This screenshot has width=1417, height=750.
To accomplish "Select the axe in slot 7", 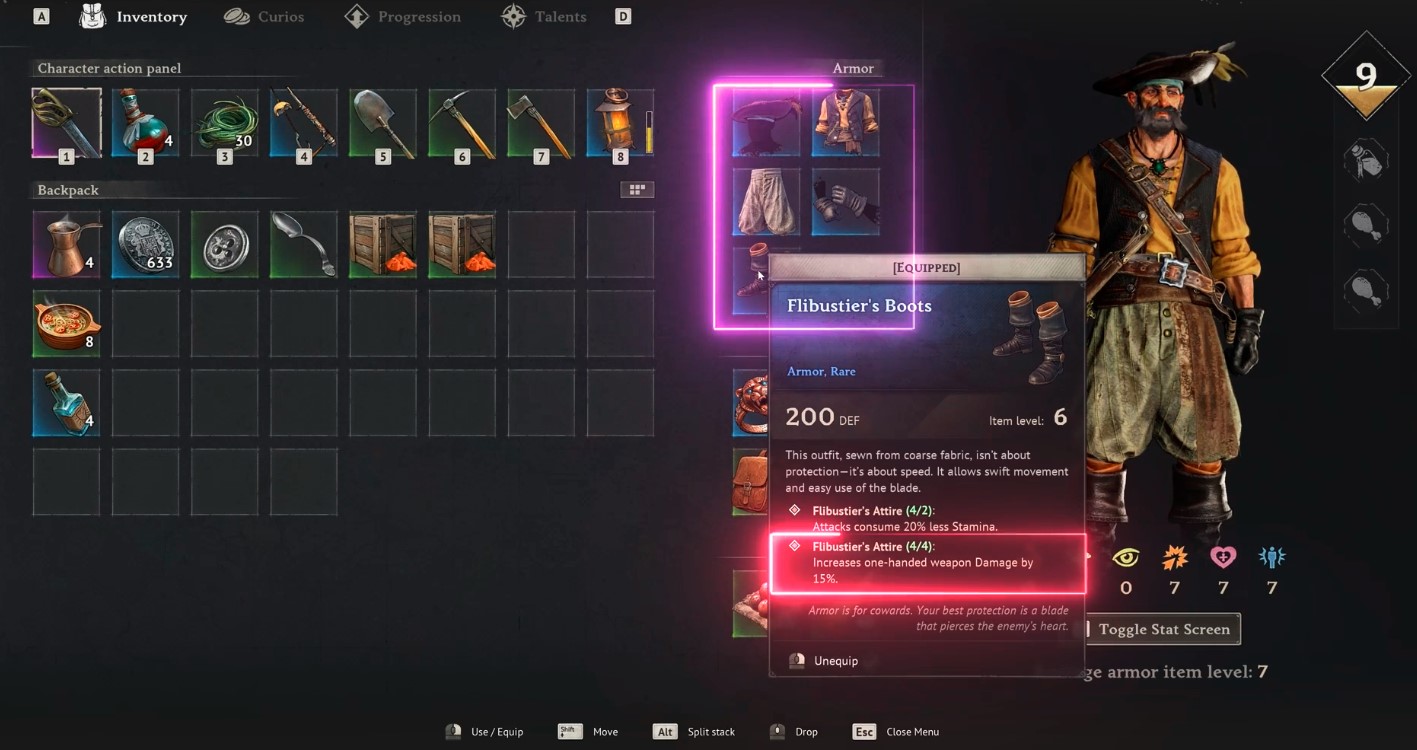I will pyautogui.click(x=541, y=123).
